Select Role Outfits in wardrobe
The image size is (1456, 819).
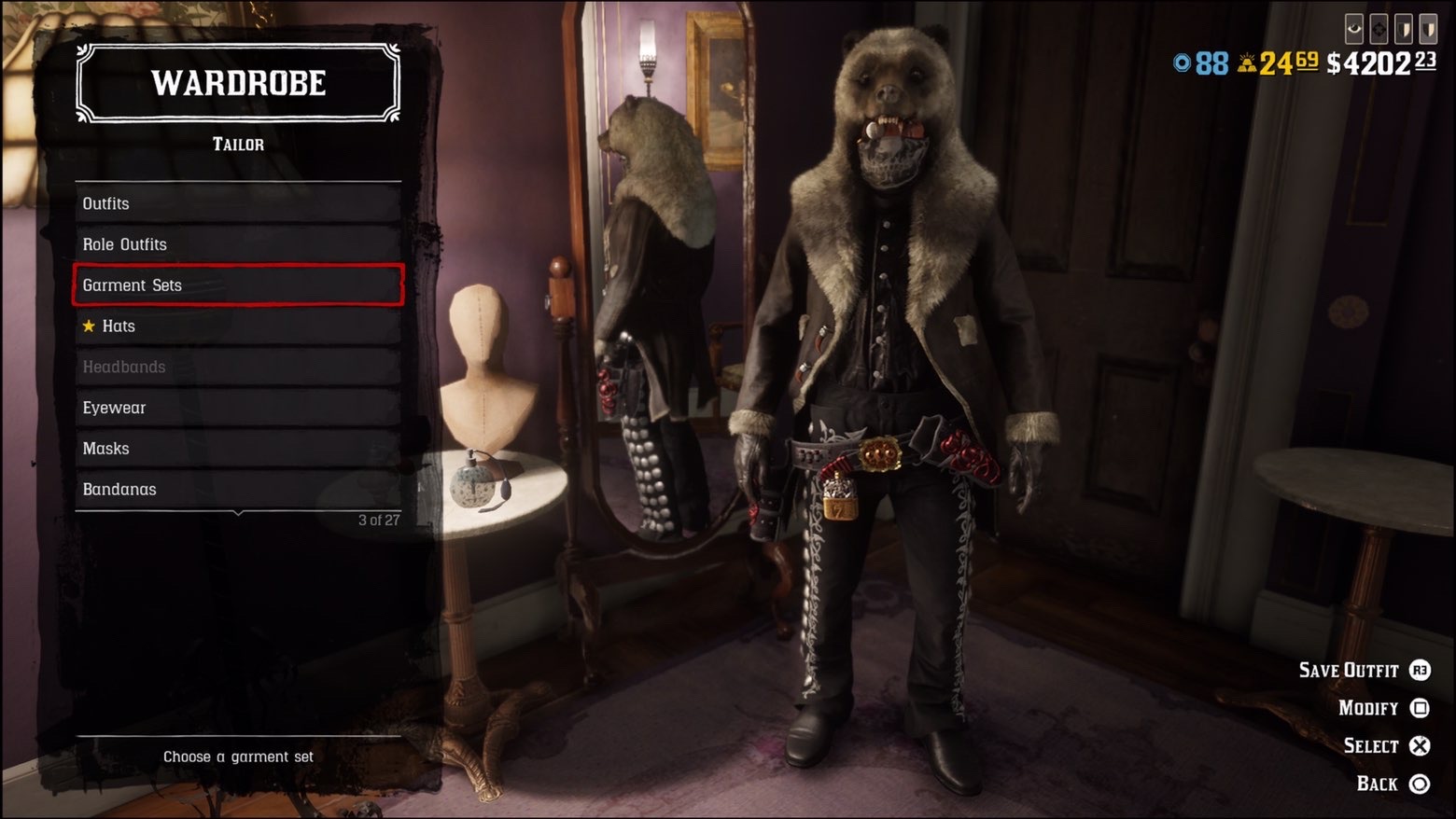click(x=238, y=244)
